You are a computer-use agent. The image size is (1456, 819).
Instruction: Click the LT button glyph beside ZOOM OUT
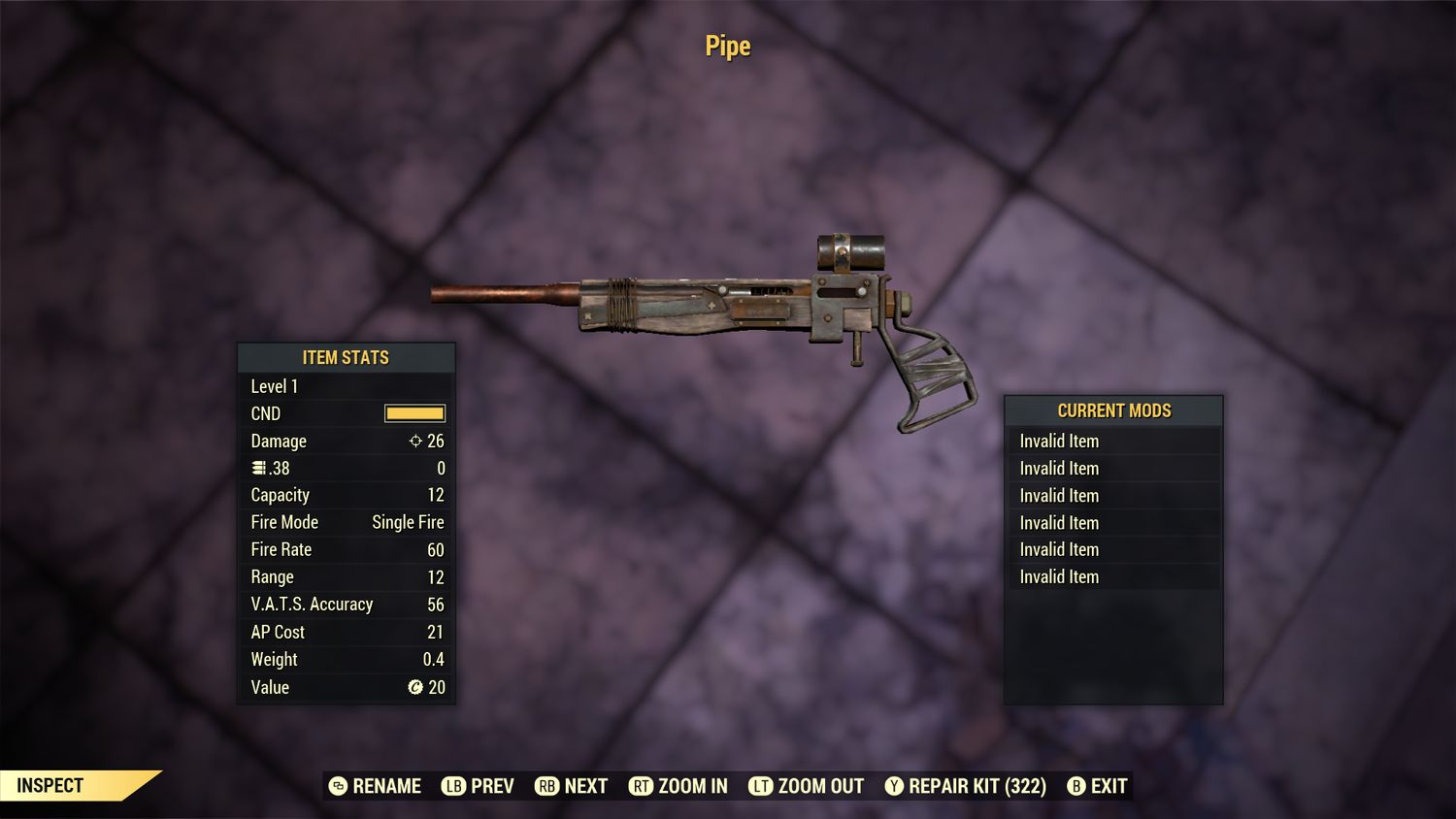pyautogui.click(x=762, y=786)
